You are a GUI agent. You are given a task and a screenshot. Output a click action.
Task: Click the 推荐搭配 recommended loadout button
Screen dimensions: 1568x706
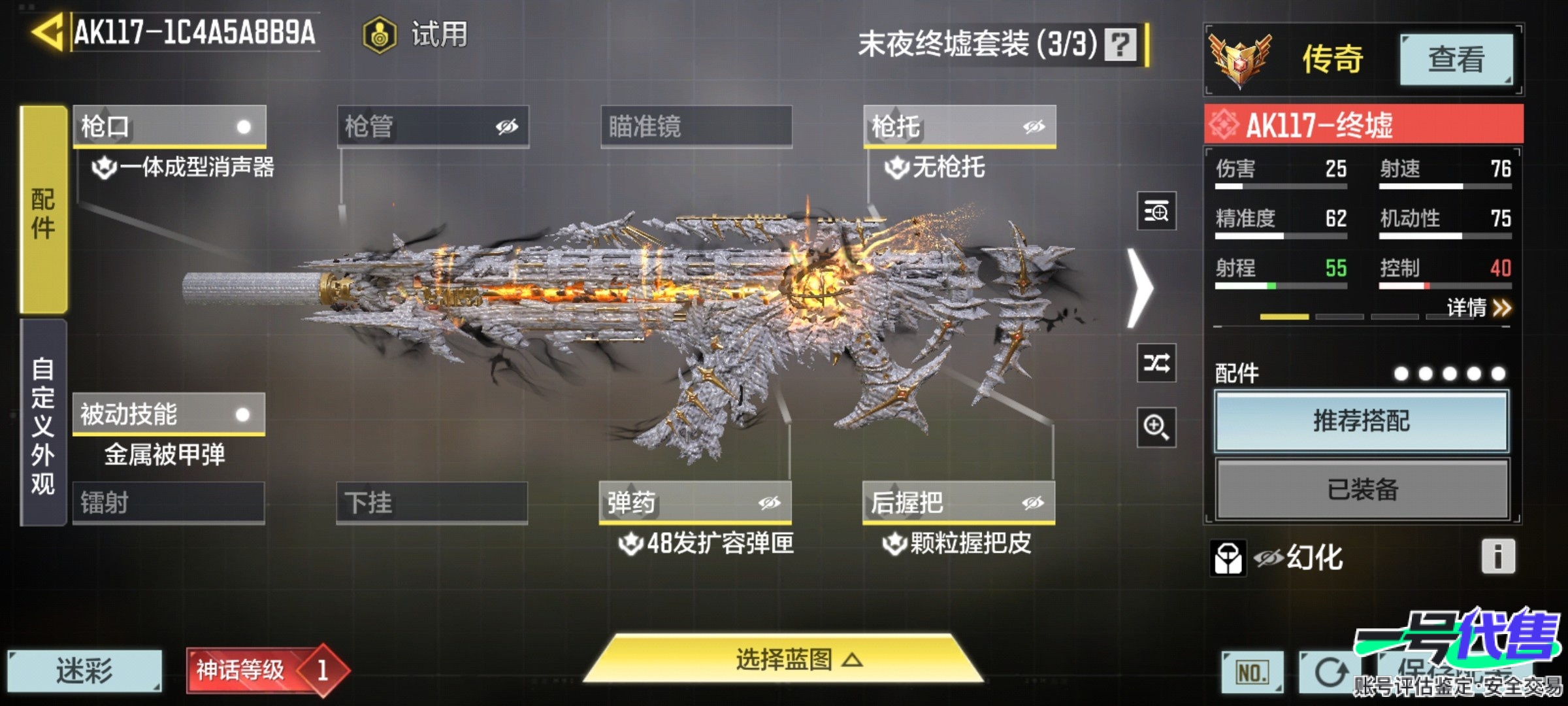click(1361, 422)
